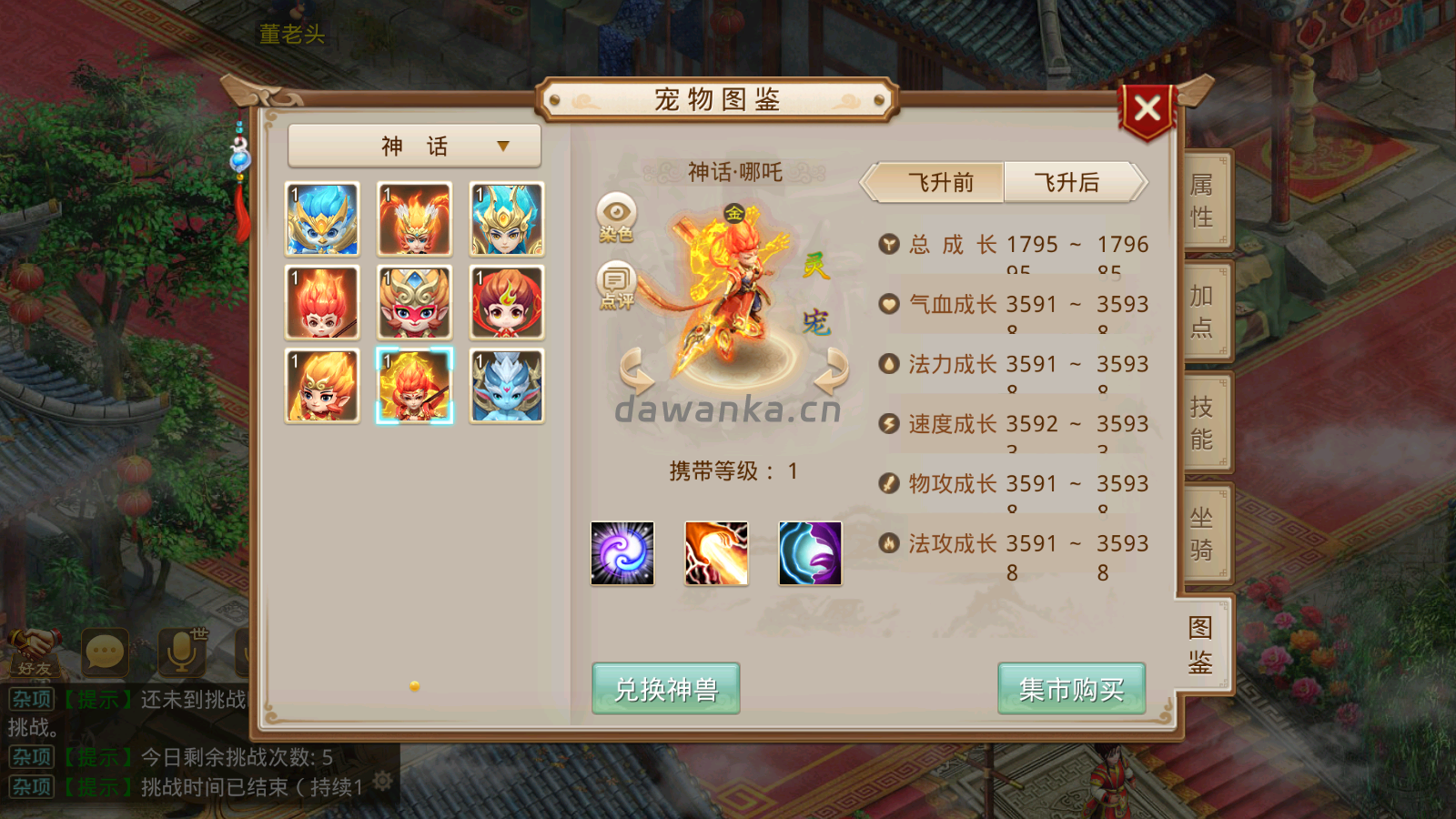Image resolution: width=1456 pixels, height=819 pixels.
Task: Select the first purple swirl skill icon
Action: tap(622, 554)
